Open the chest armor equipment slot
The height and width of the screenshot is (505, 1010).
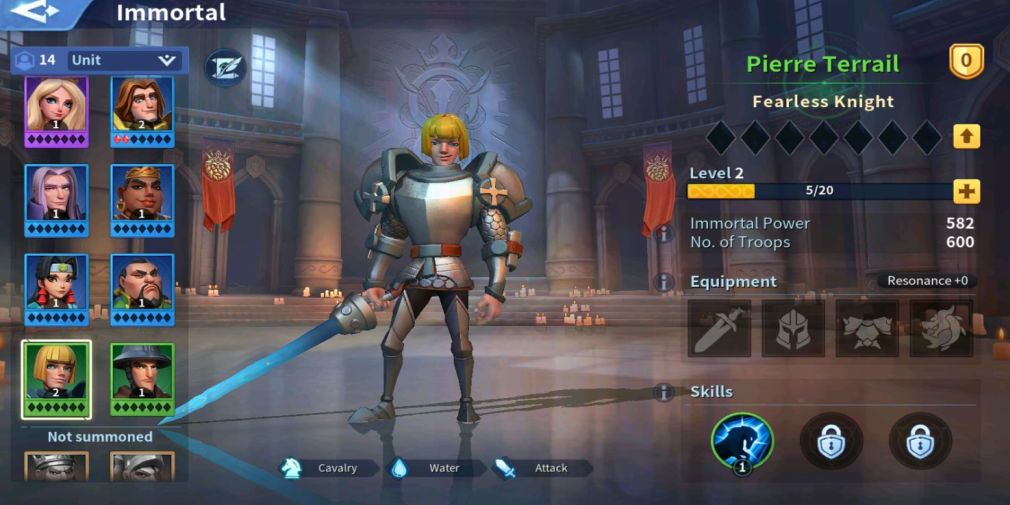[867, 329]
